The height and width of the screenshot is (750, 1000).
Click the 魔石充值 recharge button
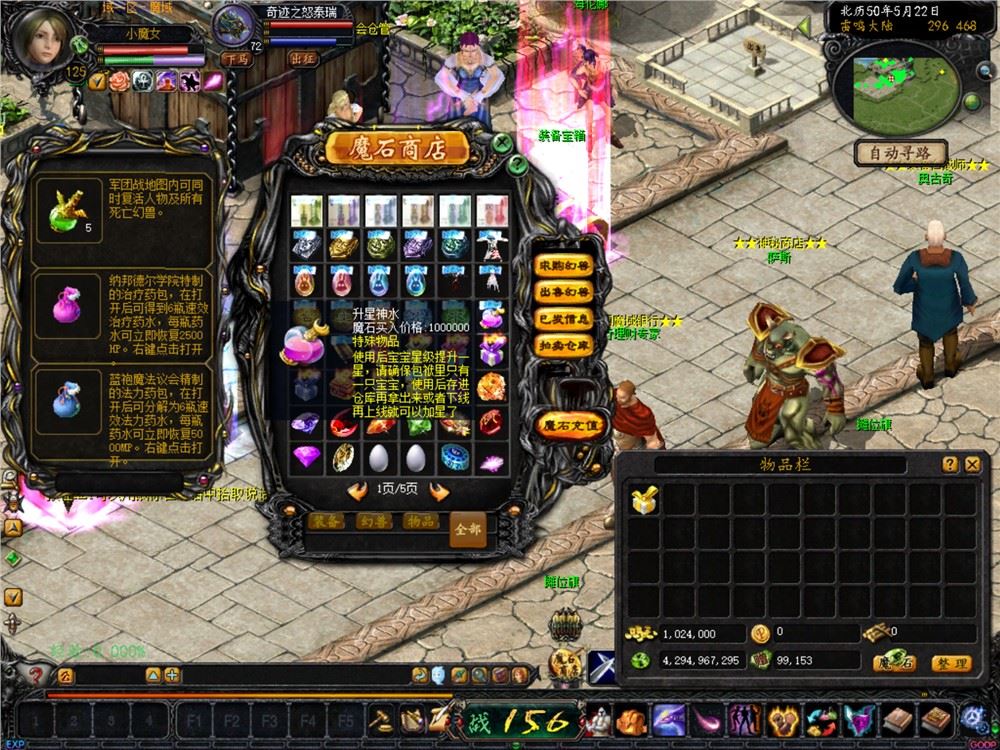coord(571,424)
